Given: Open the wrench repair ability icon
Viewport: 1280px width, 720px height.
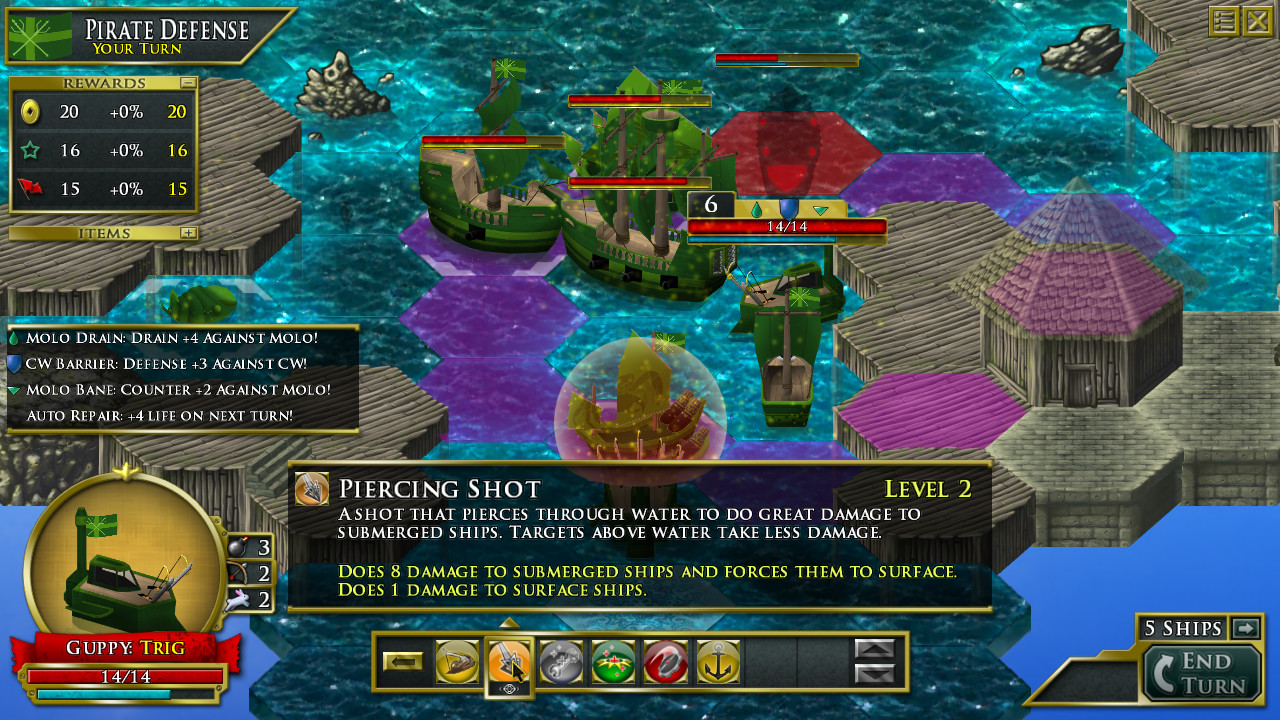Looking at the screenshot, I should [x=561, y=662].
